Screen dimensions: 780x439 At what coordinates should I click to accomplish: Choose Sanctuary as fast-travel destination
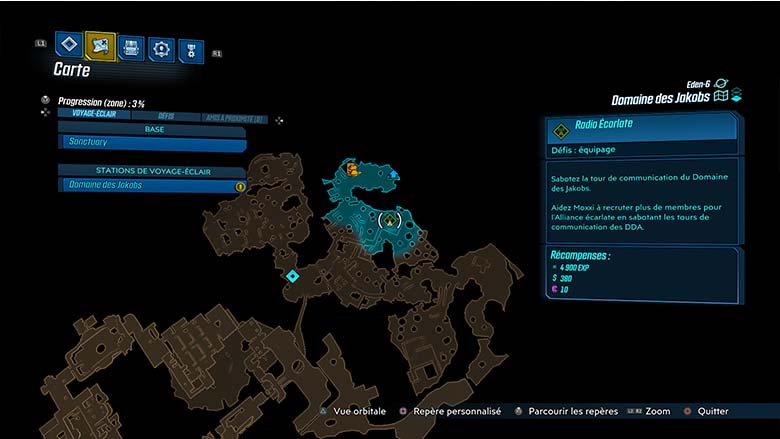point(152,143)
